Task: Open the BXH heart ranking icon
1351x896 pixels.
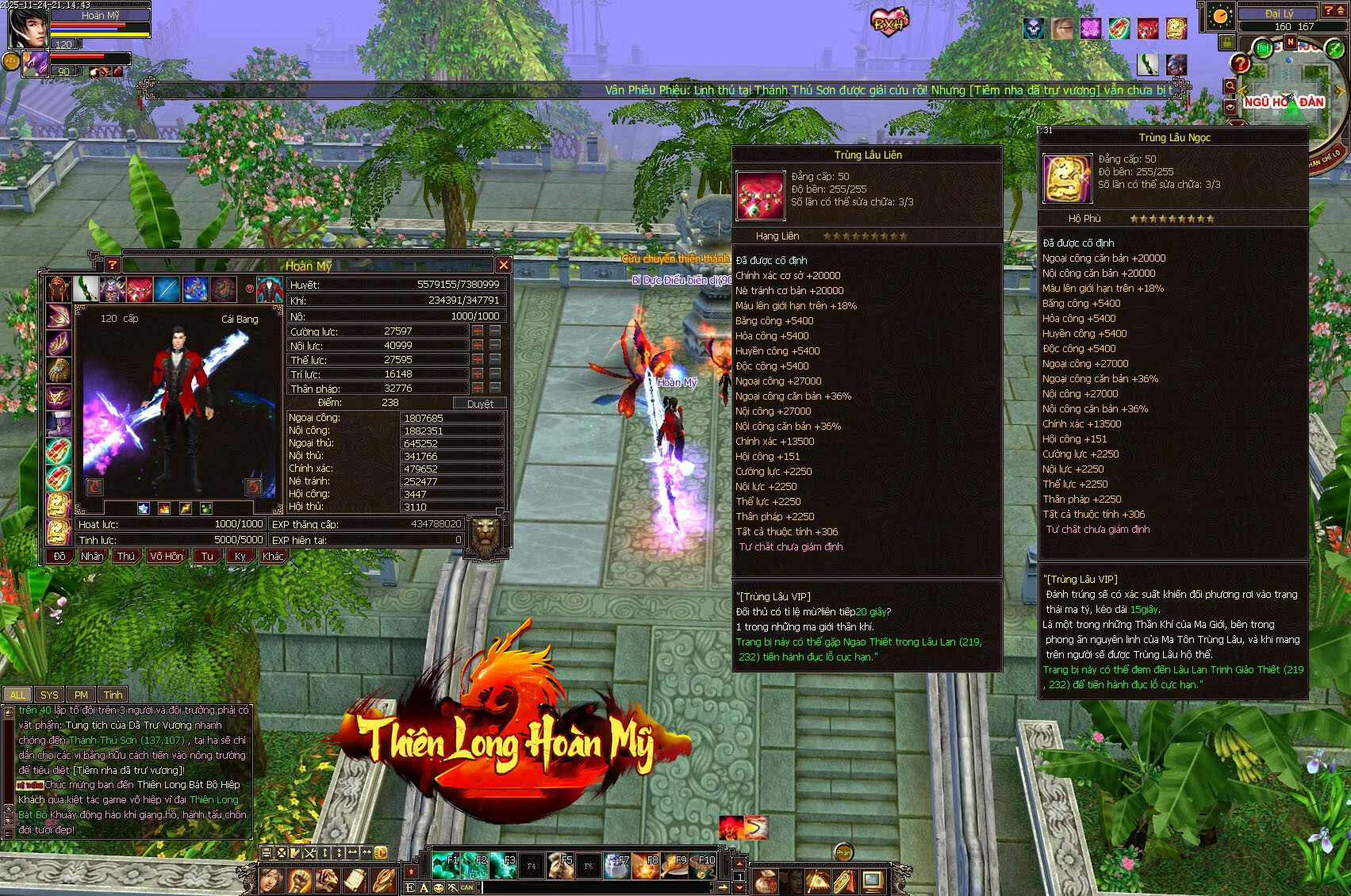Action: pos(889,22)
